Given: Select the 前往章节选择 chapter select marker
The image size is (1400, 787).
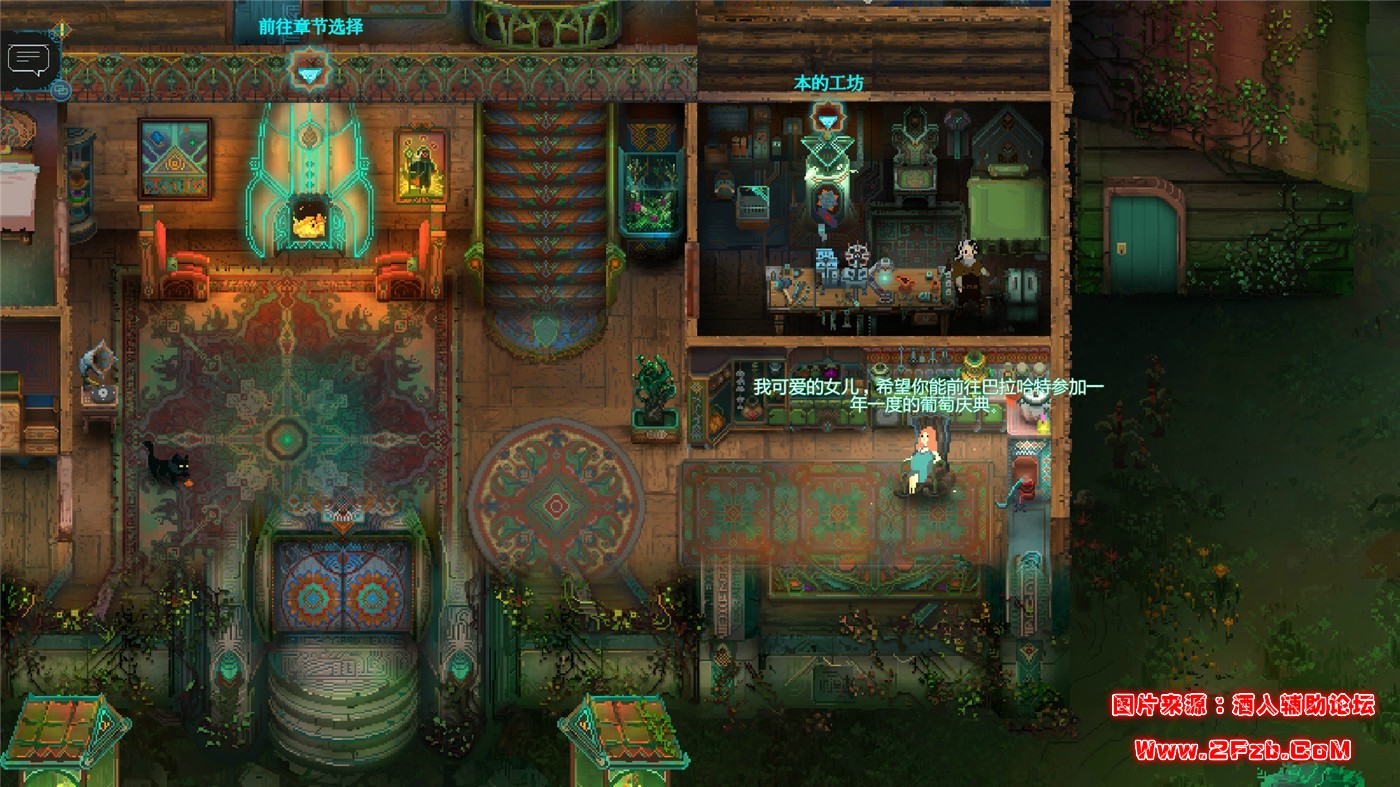Looking at the screenshot, I should coord(308,72).
